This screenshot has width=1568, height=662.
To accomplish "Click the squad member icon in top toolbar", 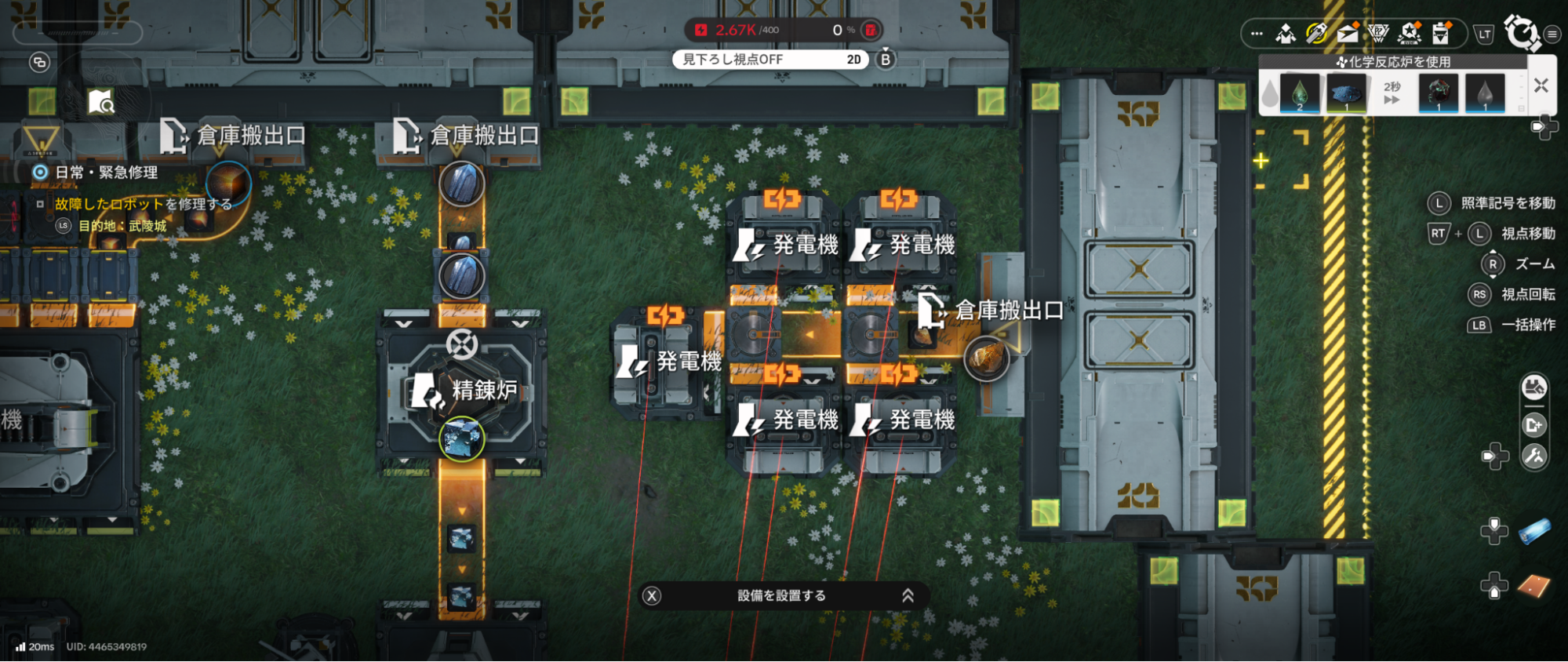I will pyautogui.click(x=1286, y=35).
